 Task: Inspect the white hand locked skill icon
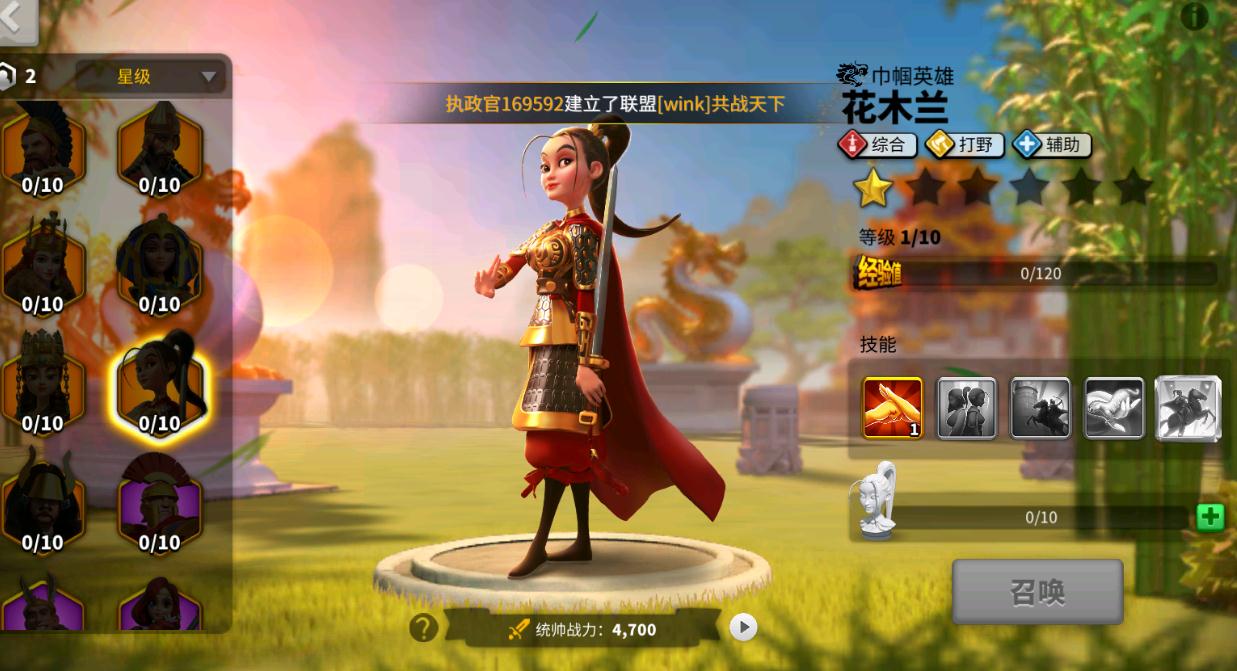[x=1114, y=407]
